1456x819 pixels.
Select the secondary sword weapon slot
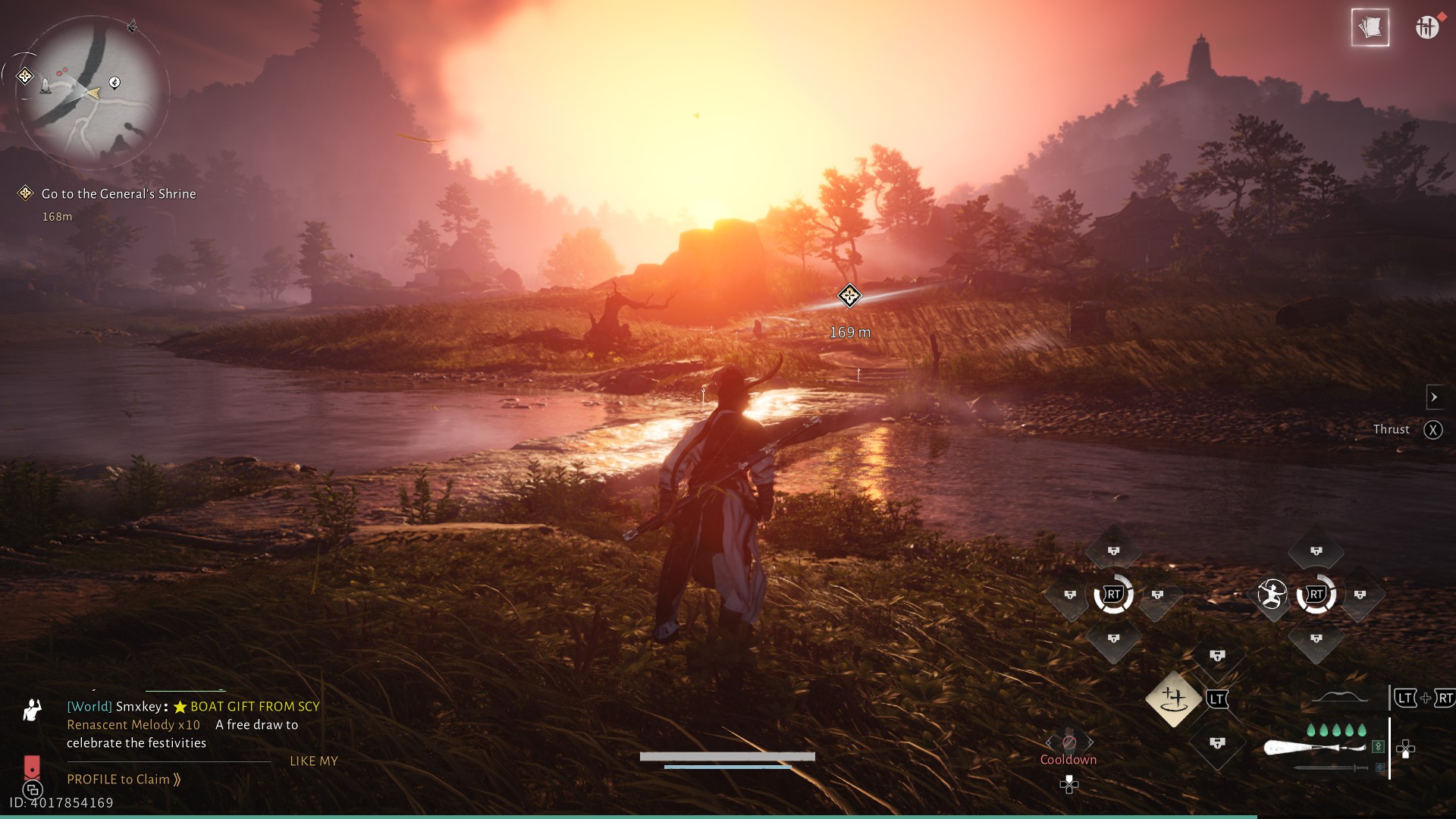coord(1331,768)
